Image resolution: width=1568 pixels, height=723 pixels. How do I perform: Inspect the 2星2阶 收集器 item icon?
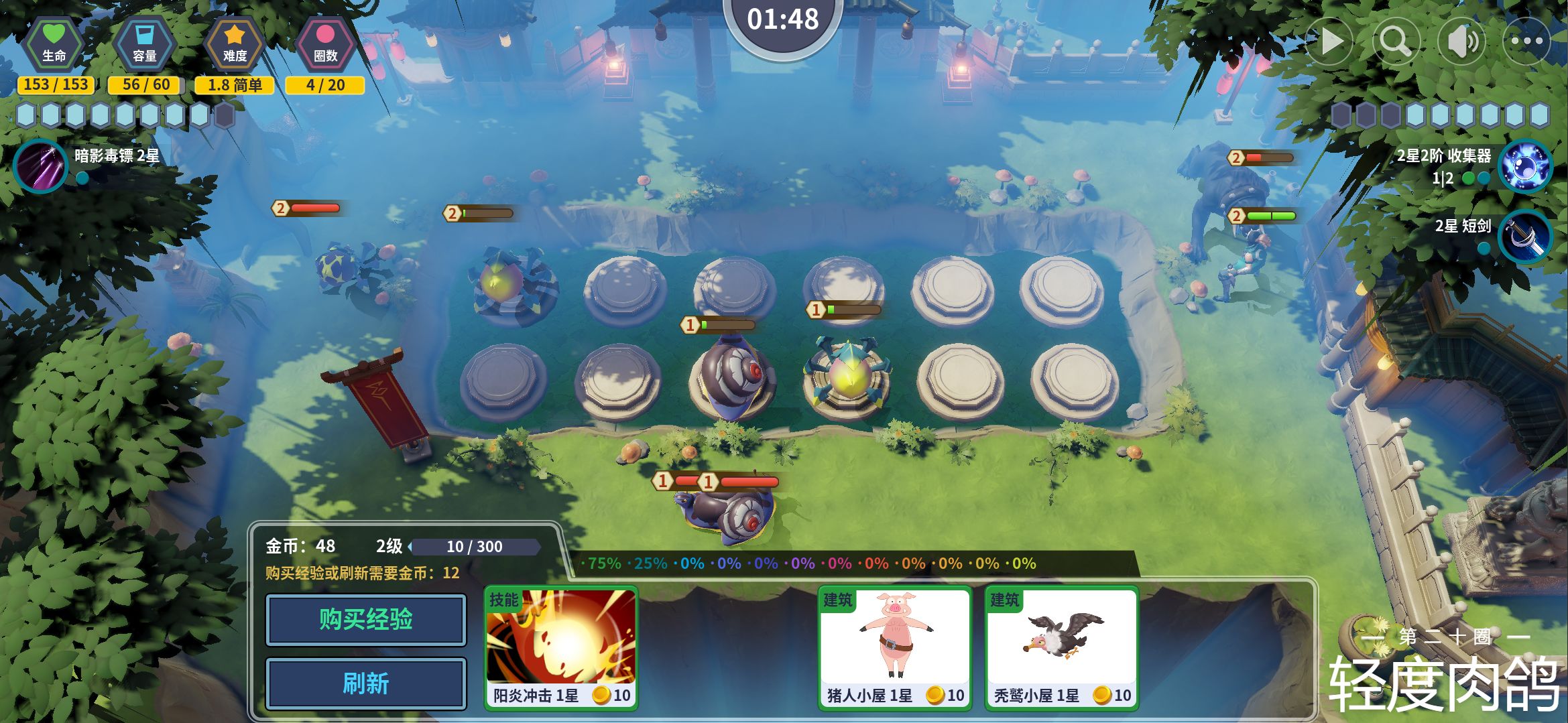[1525, 166]
